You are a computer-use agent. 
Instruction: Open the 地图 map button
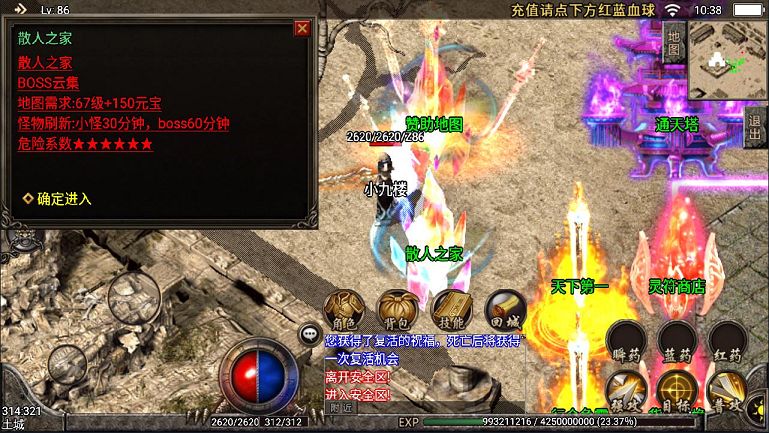click(673, 42)
